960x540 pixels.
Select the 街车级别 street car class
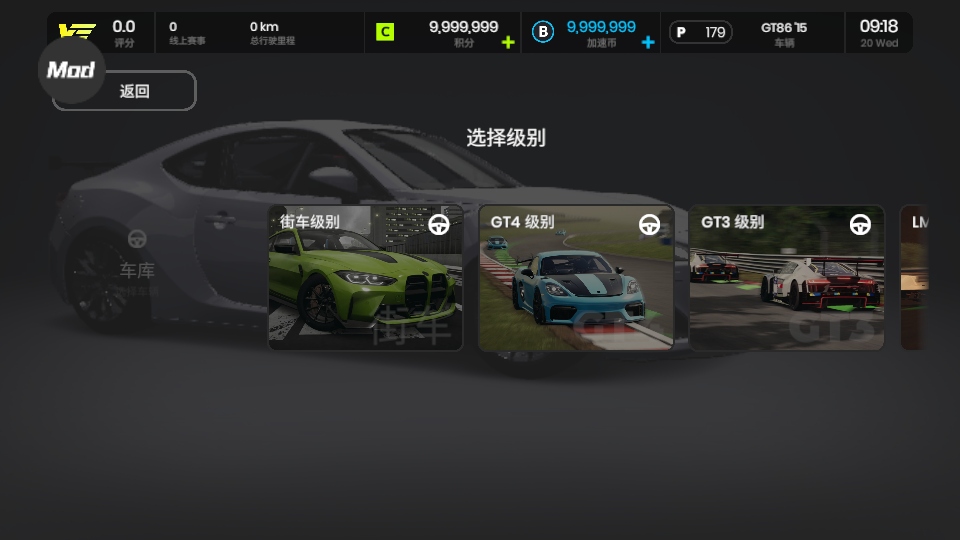365,278
